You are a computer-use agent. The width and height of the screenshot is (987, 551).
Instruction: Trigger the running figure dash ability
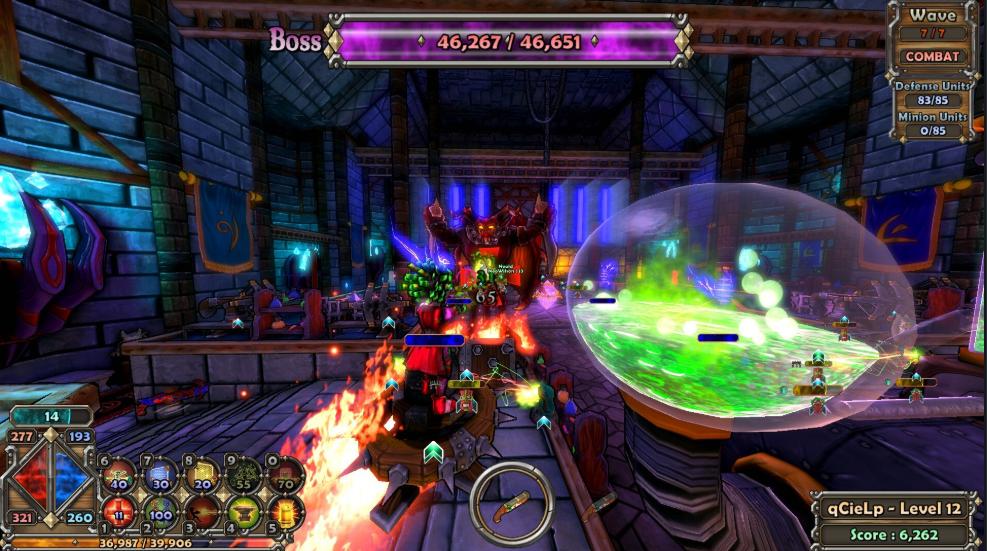pos(202,511)
